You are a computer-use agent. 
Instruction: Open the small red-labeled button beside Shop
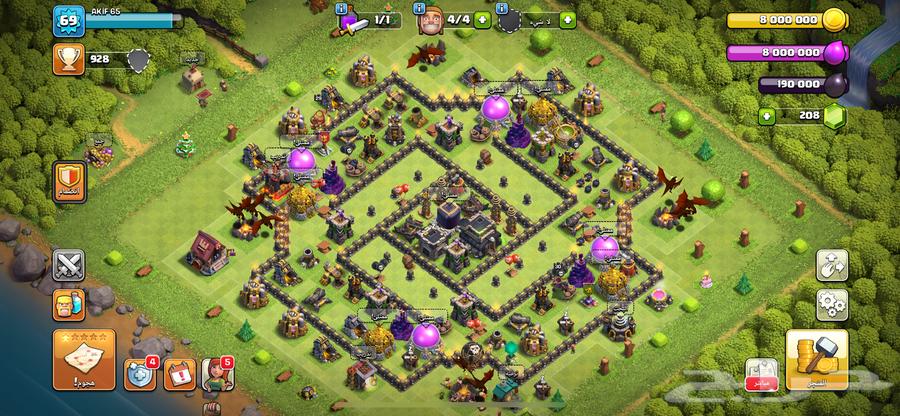click(x=761, y=374)
